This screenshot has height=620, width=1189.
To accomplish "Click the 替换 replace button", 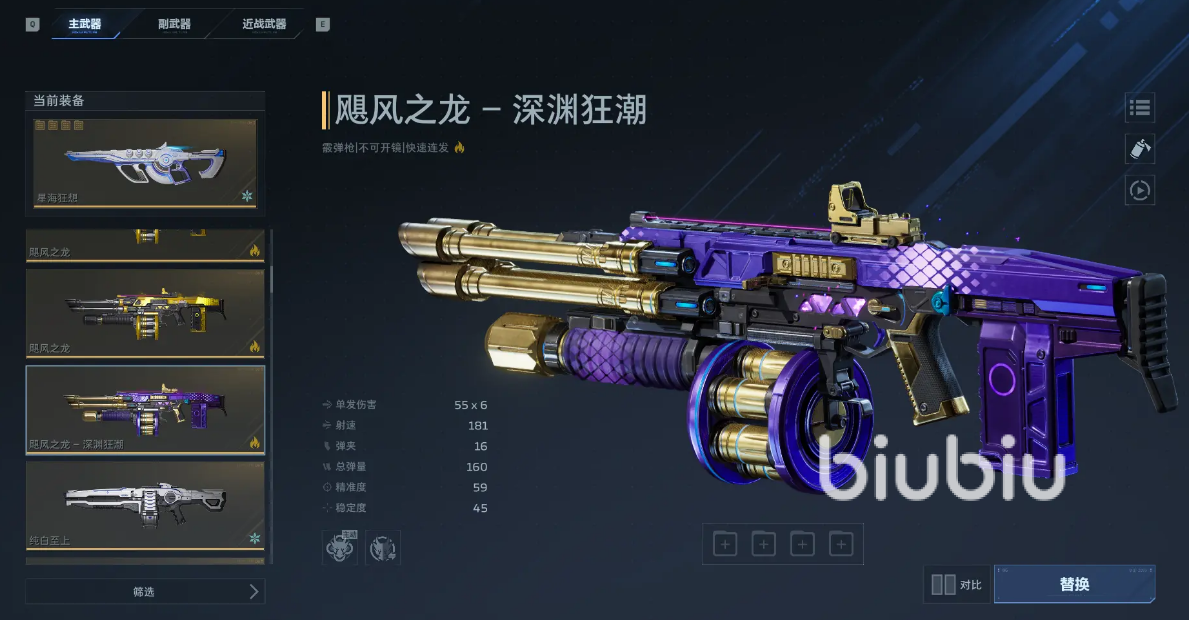I will 1074,584.
